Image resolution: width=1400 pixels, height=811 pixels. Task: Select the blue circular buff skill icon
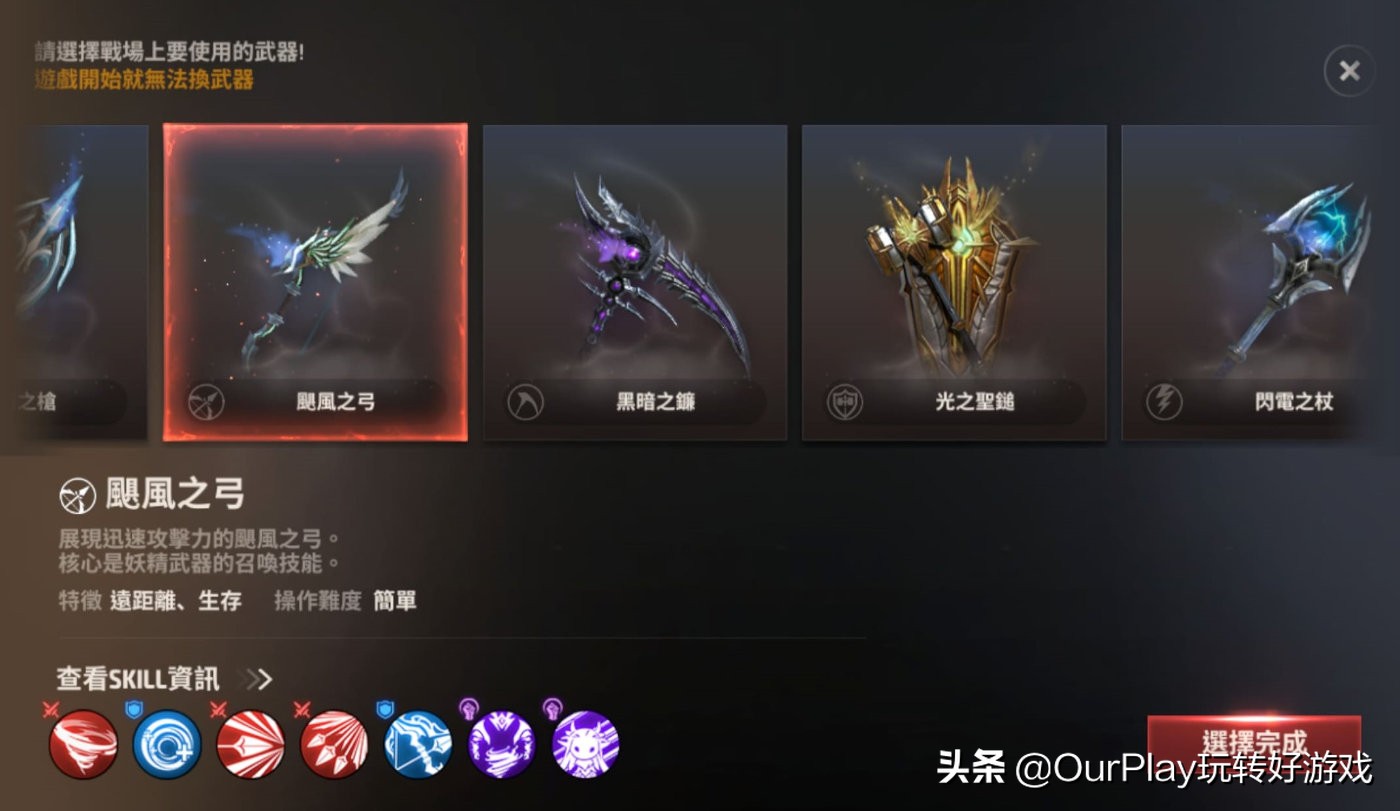coord(167,743)
